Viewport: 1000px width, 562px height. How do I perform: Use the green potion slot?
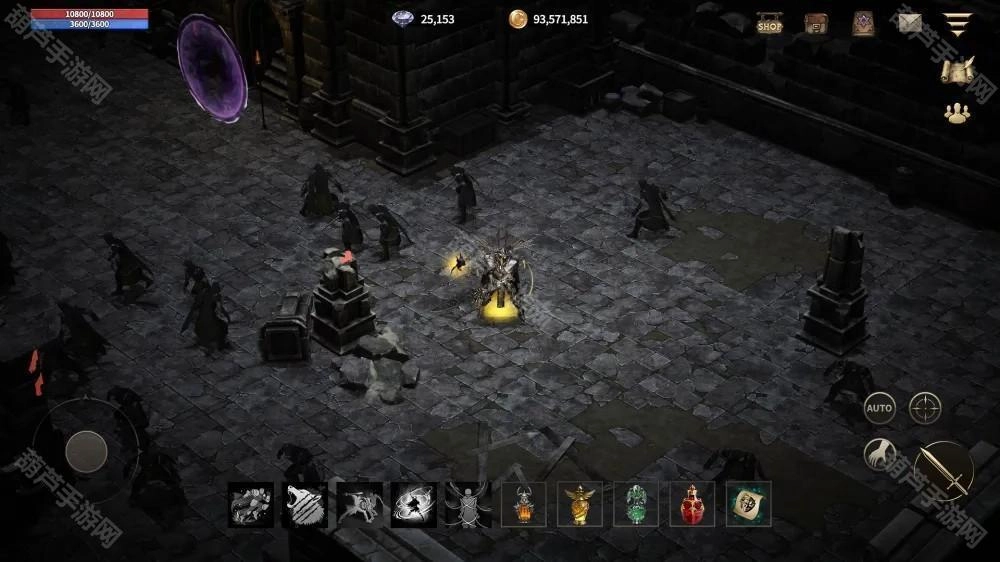click(636, 505)
